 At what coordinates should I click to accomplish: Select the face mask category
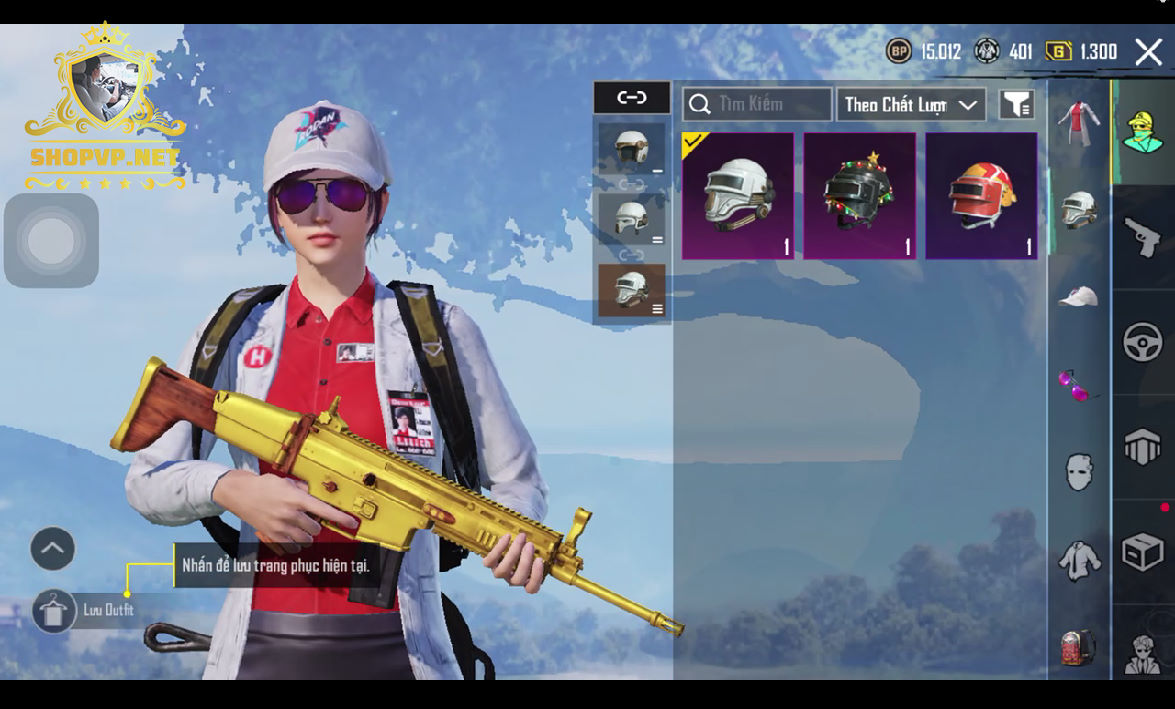(x=1078, y=471)
